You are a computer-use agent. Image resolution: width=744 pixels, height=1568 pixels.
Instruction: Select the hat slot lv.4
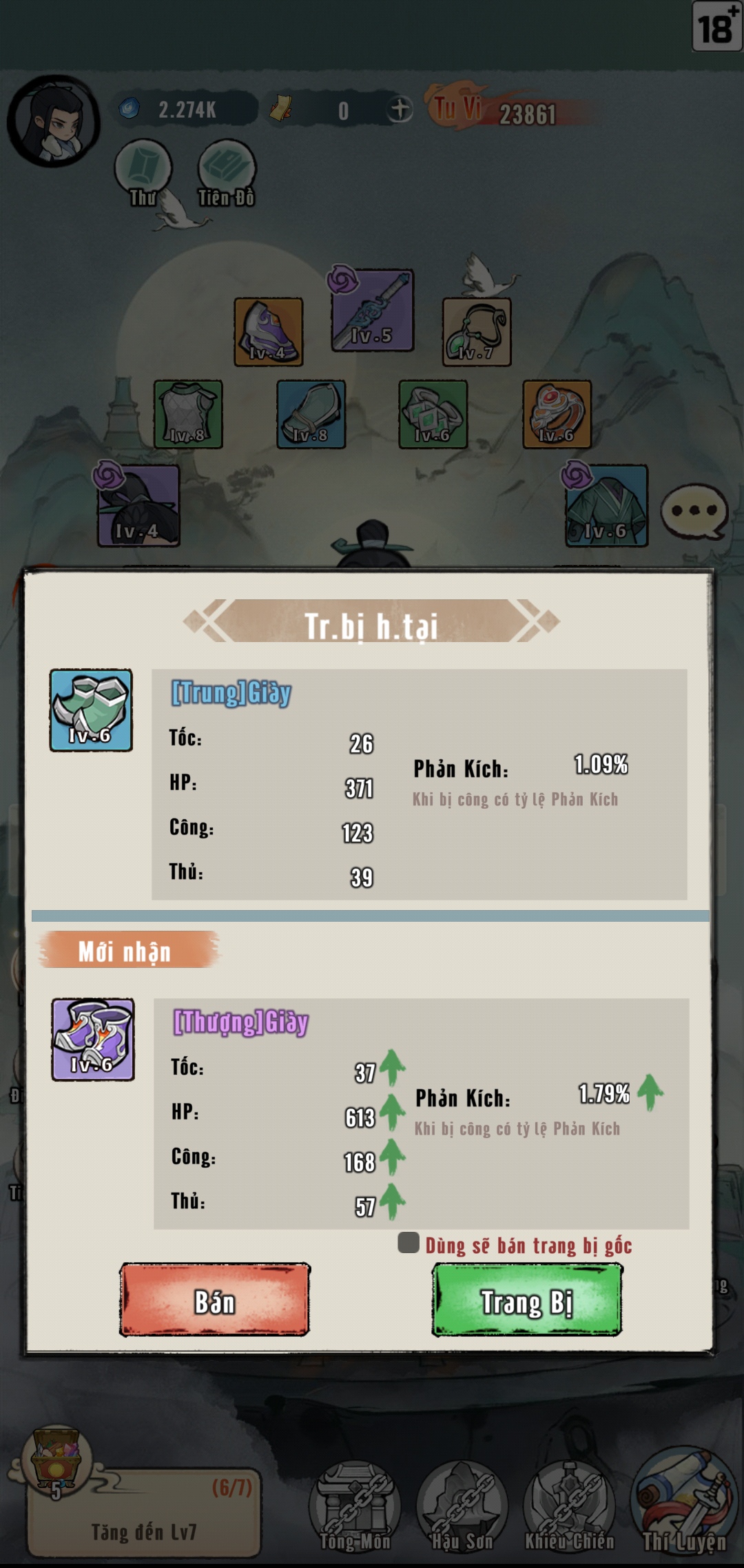[x=138, y=506]
